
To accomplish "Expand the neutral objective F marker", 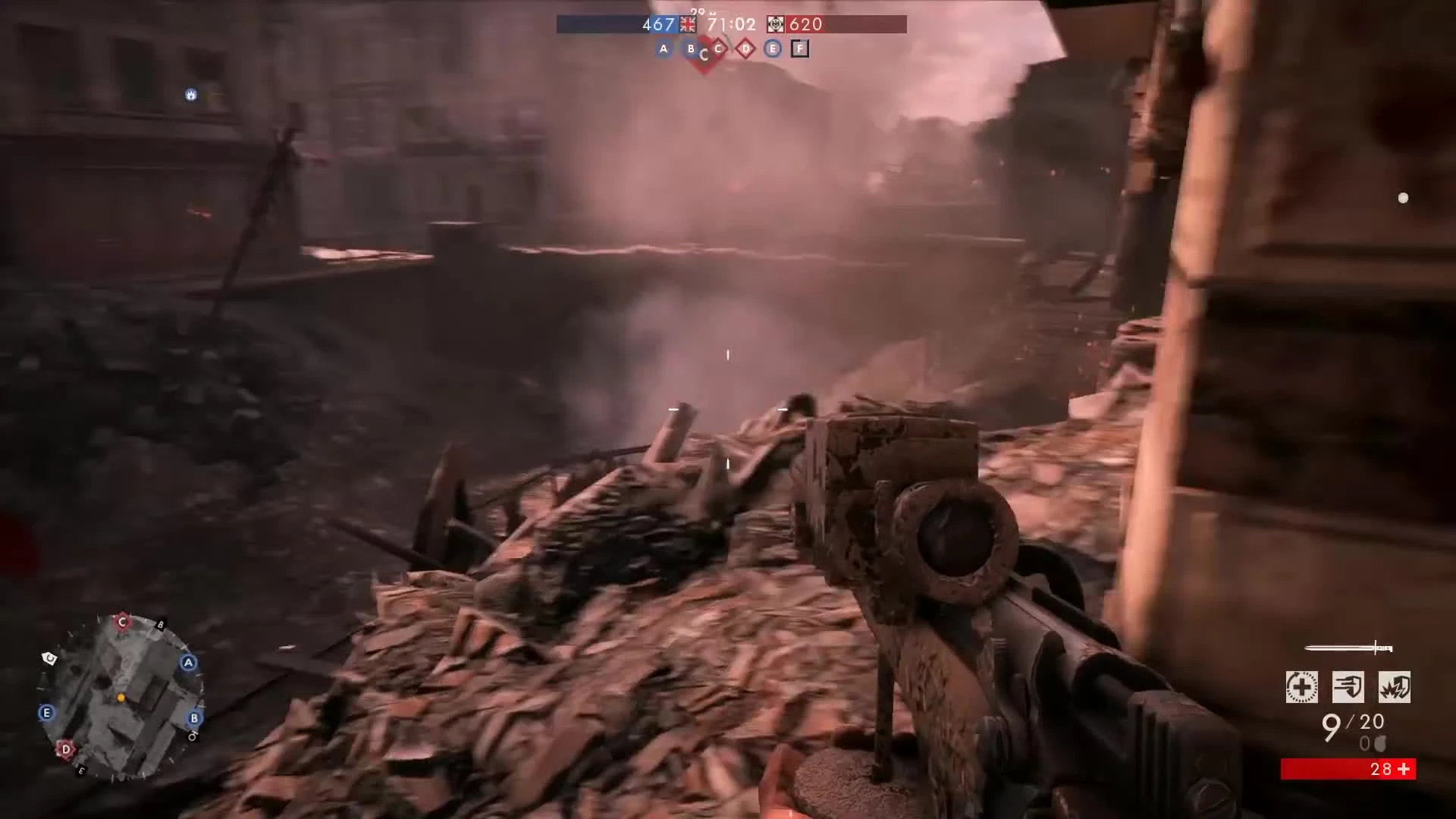I will click(800, 49).
